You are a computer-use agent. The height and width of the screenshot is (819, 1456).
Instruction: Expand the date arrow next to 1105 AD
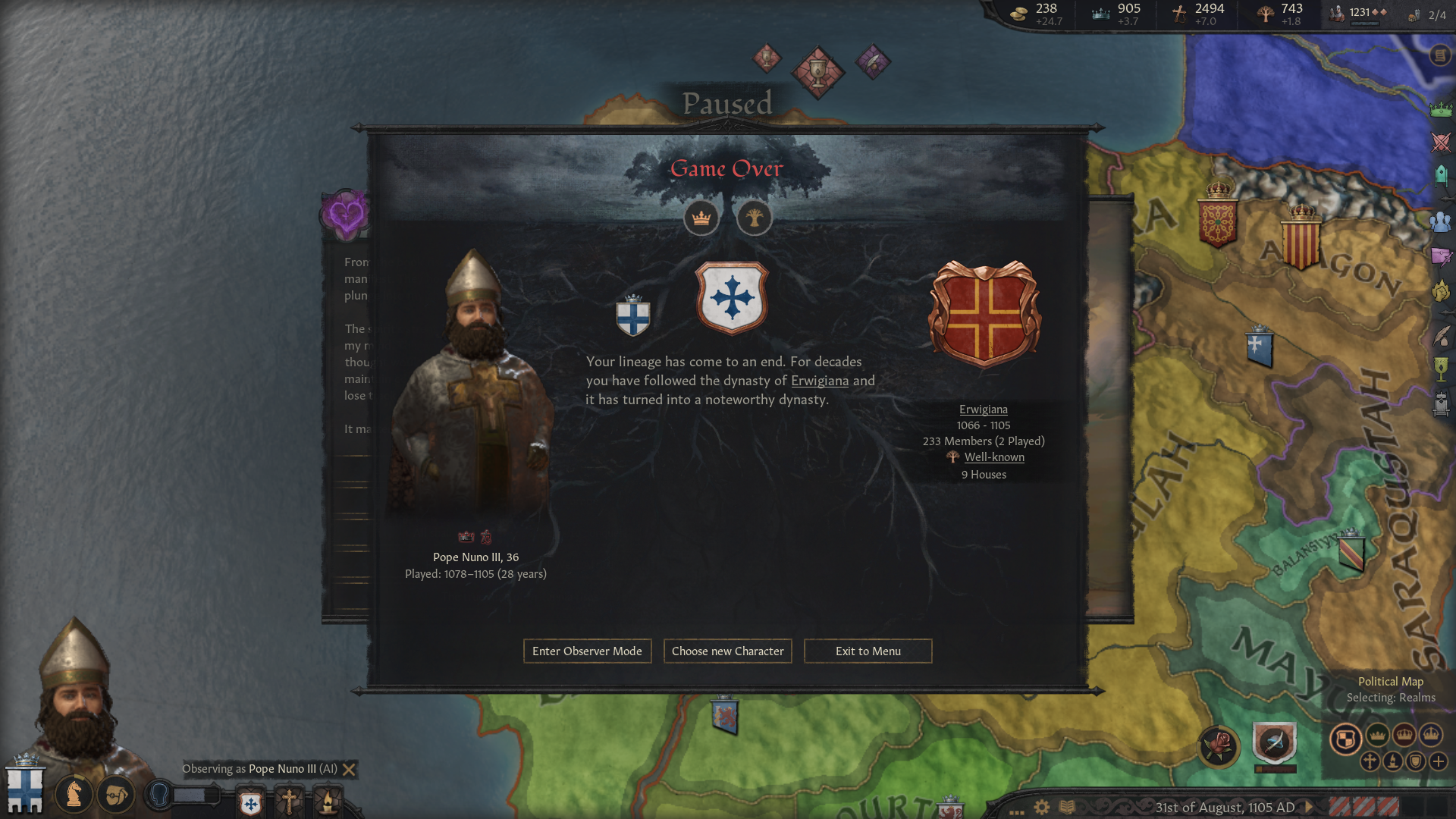[1309, 807]
